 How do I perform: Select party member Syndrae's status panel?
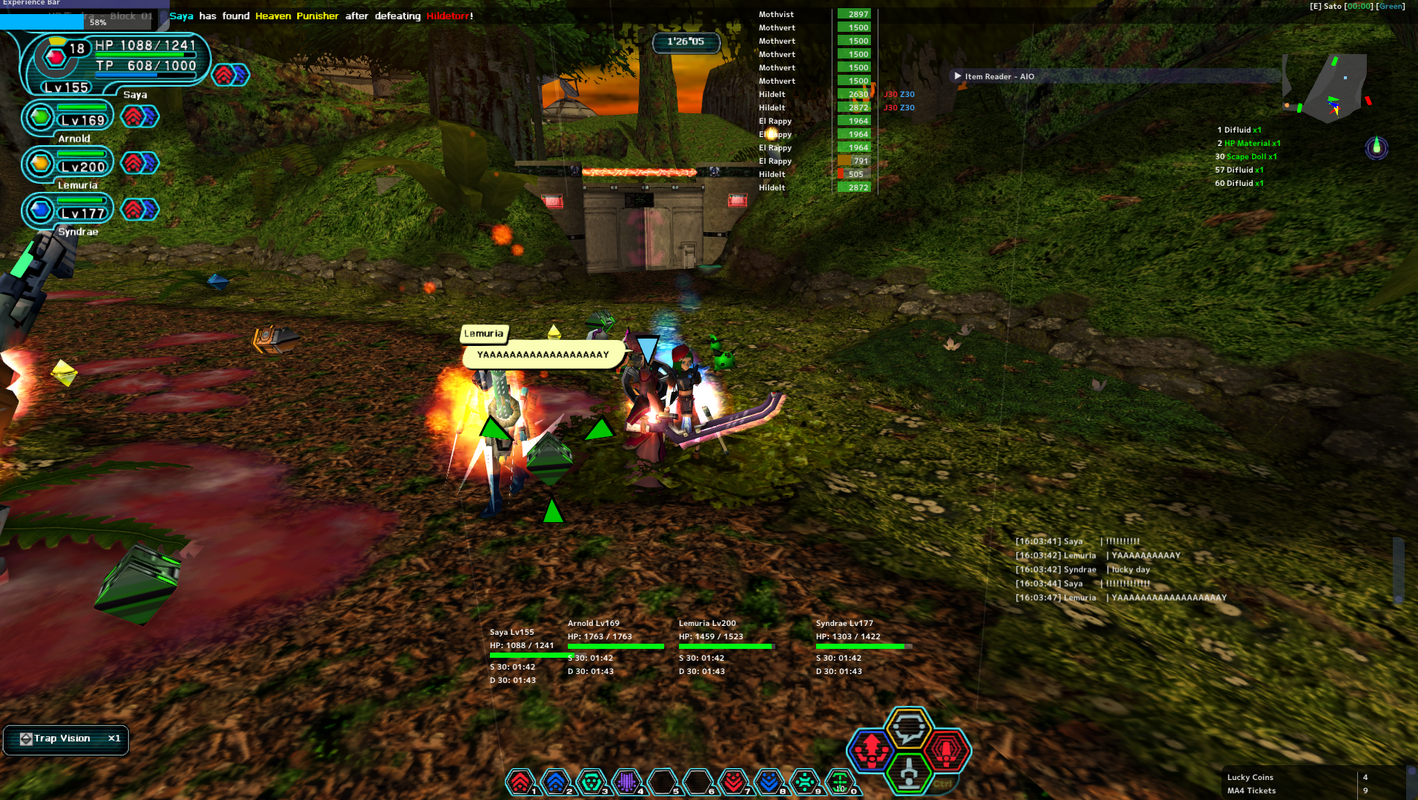(68, 212)
